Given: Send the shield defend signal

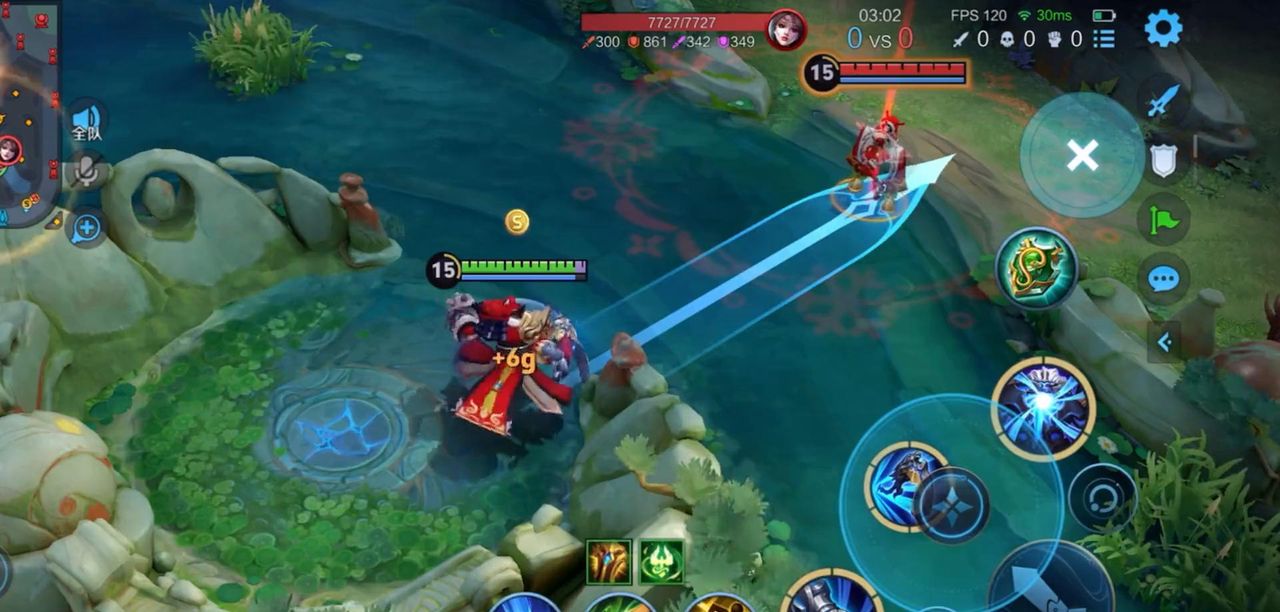Looking at the screenshot, I should coord(1164,160).
